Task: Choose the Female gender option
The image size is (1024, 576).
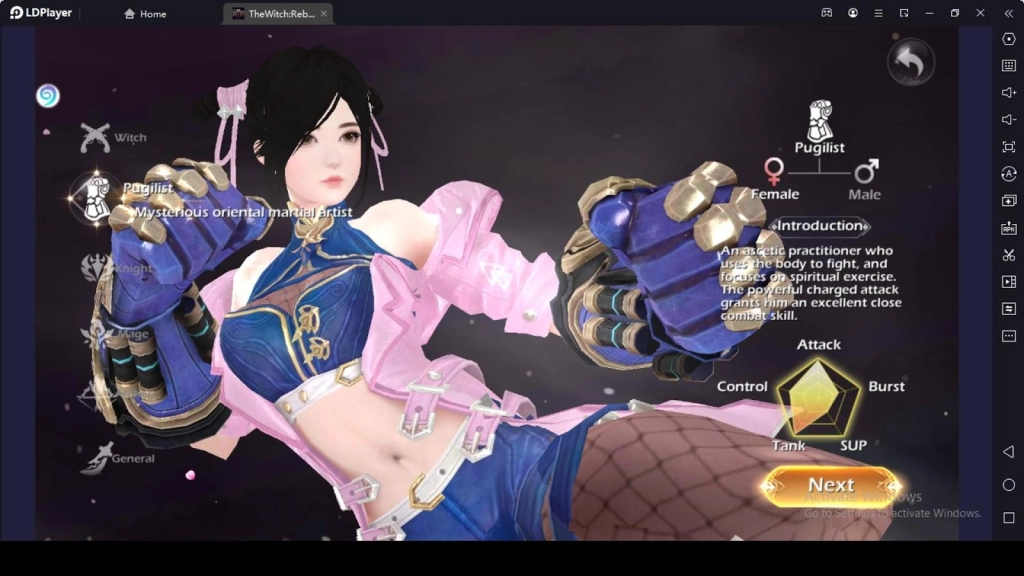Action: [x=775, y=178]
